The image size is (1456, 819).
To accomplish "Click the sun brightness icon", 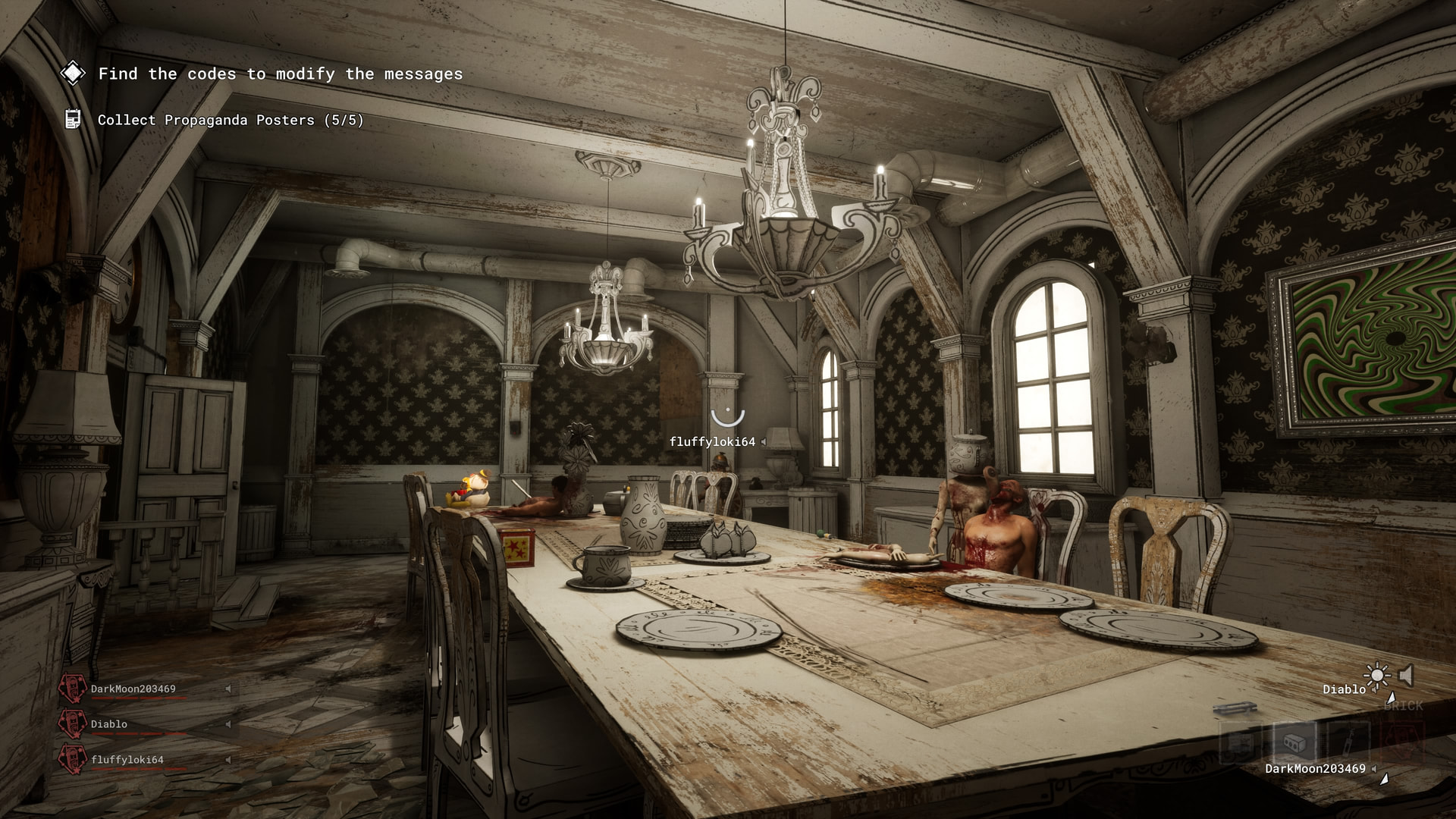I will click(1376, 675).
